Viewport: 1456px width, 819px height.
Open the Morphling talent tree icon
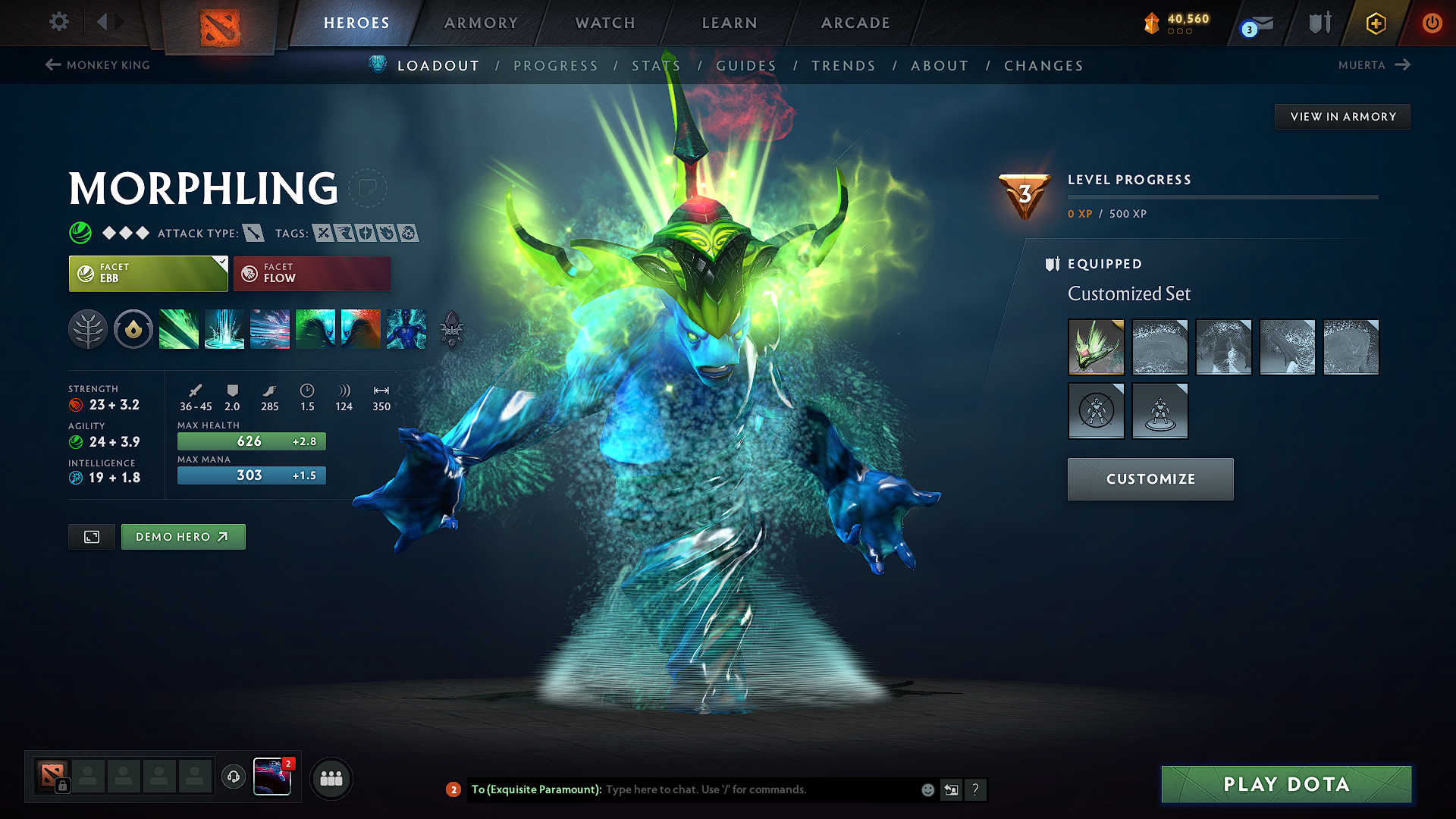click(88, 329)
